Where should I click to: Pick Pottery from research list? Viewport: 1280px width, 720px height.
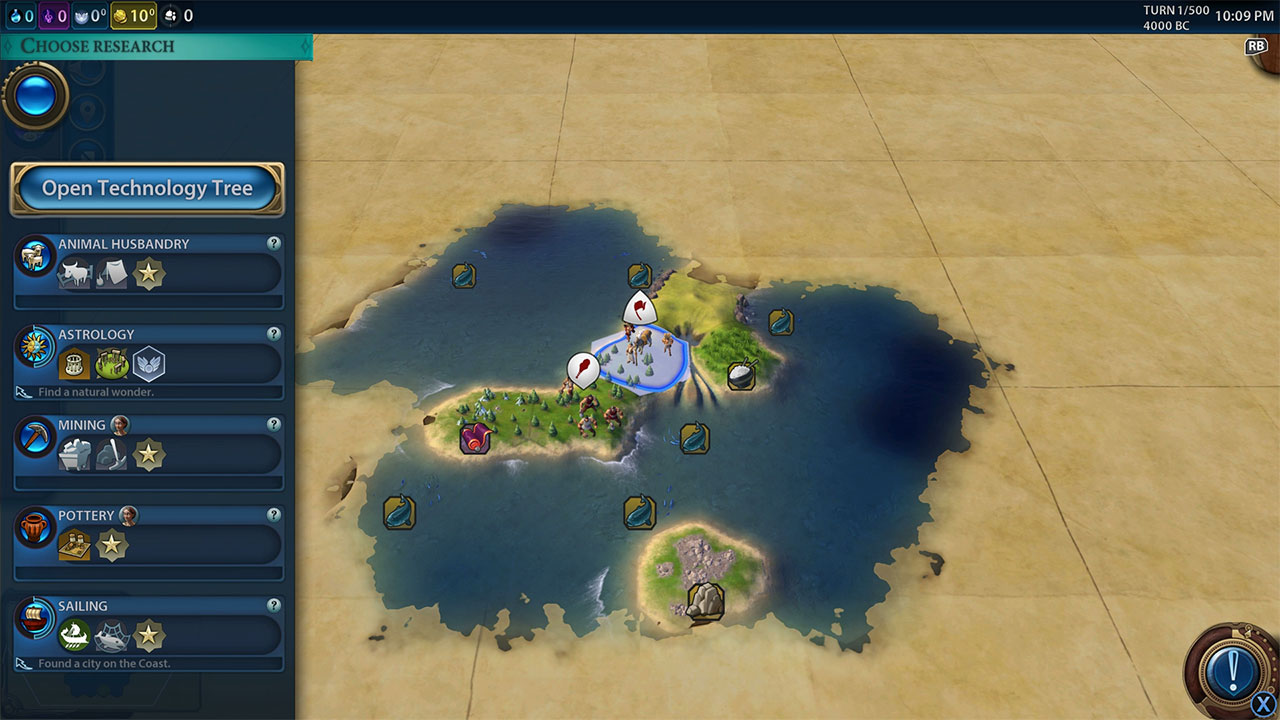[150, 543]
